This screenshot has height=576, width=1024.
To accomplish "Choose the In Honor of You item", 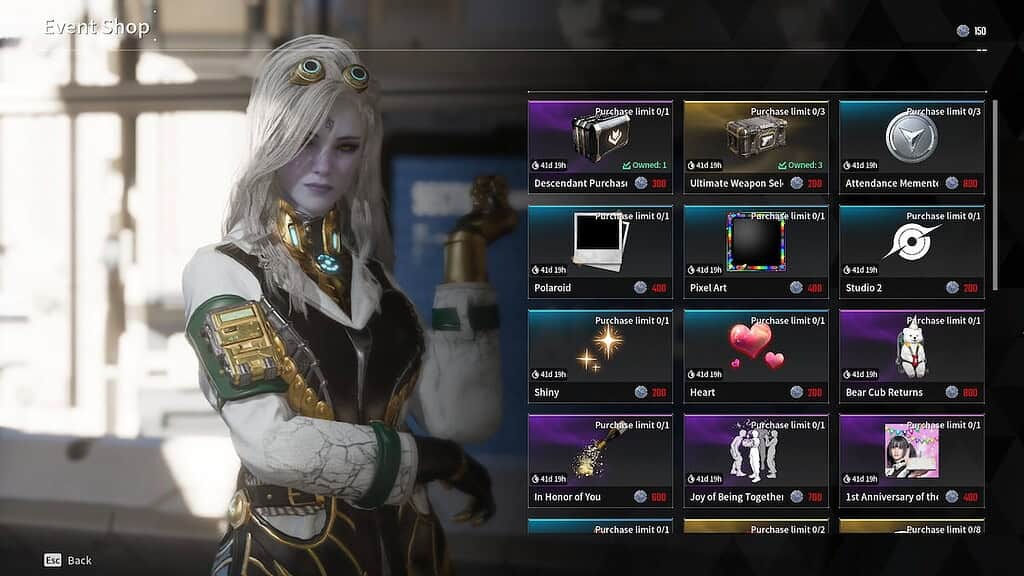I will coord(600,461).
